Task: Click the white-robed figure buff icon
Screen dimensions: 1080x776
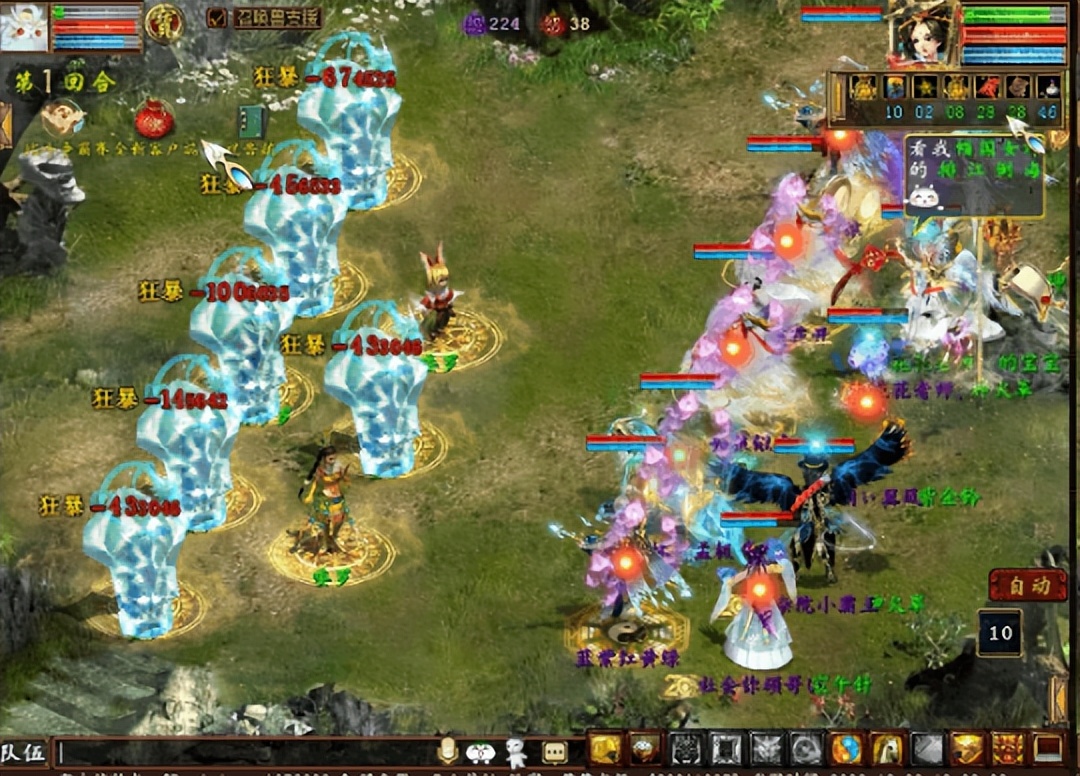Action: point(1049,87)
